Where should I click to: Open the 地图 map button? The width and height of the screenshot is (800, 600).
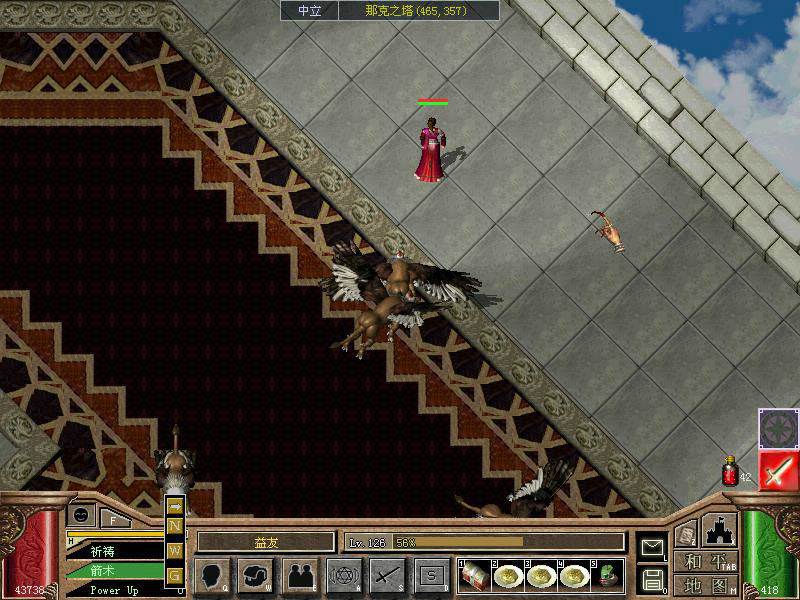click(706, 584)
